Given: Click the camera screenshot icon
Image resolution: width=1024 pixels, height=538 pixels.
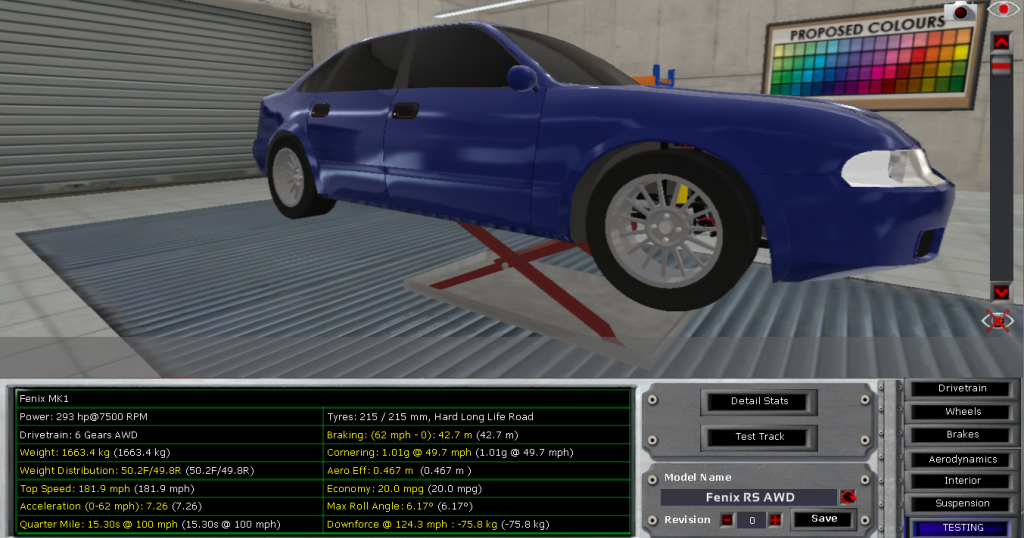Looking at the screenshot, I should [x=962, y=12].
